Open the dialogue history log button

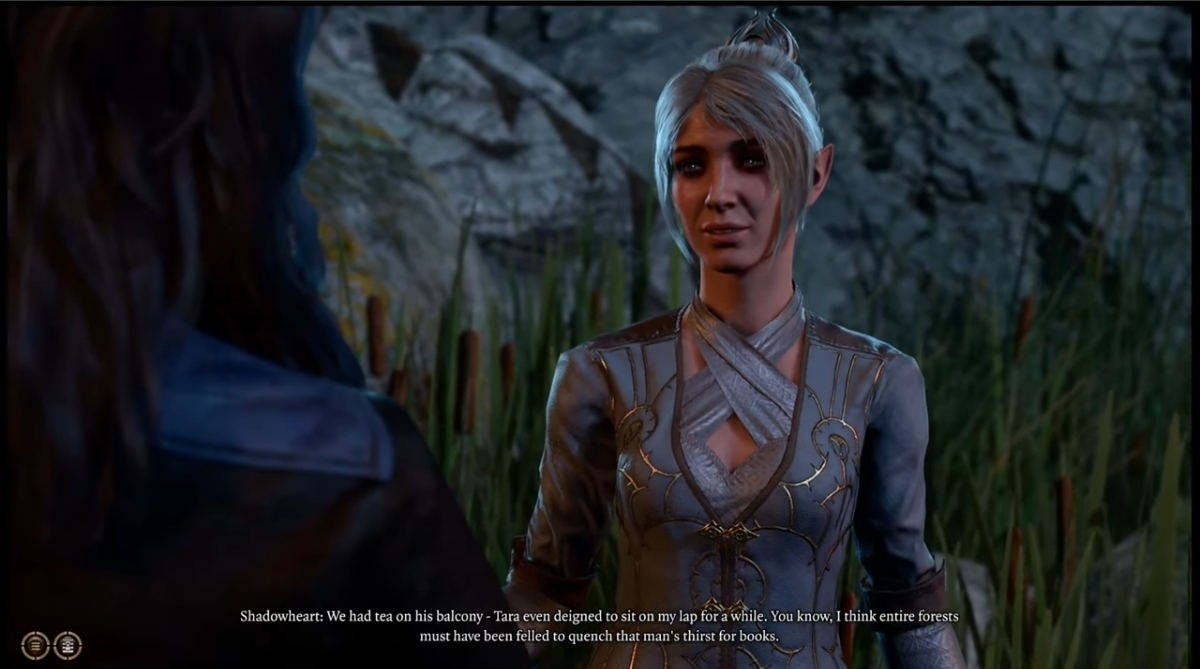click(x=35, y=645)
